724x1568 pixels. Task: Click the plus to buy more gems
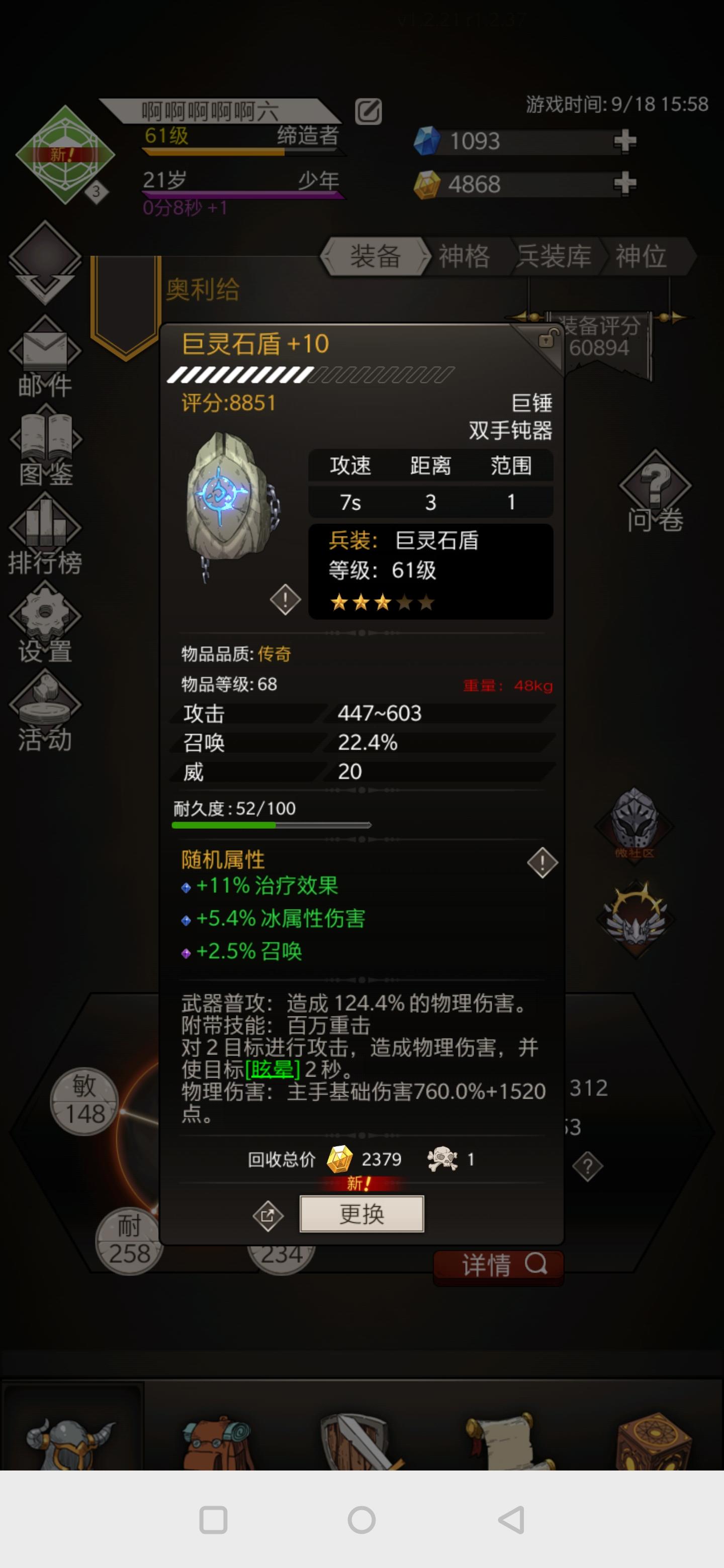(x=626, y=141)
